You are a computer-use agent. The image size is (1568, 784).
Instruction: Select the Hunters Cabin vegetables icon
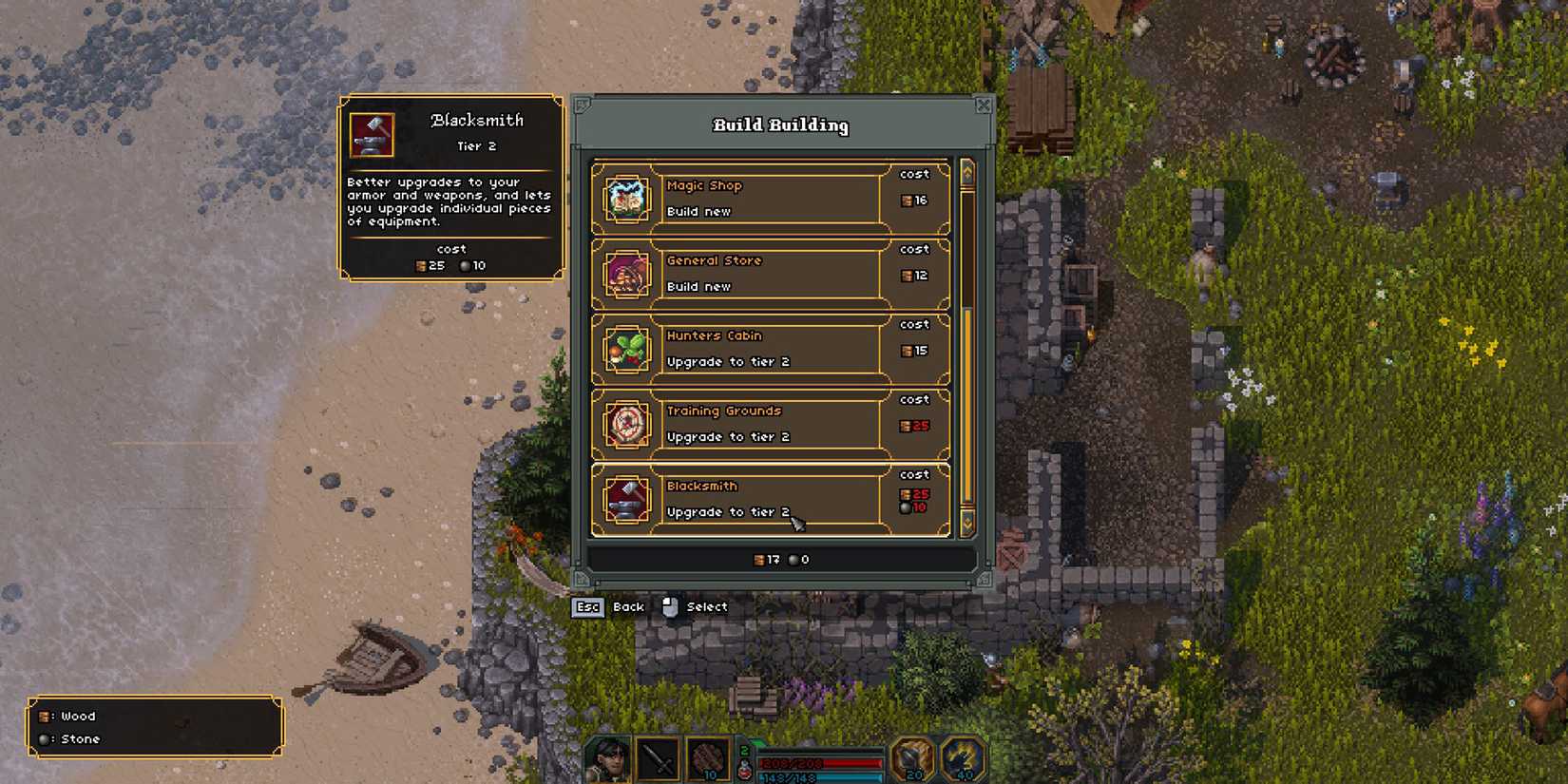tap(625, 348)
